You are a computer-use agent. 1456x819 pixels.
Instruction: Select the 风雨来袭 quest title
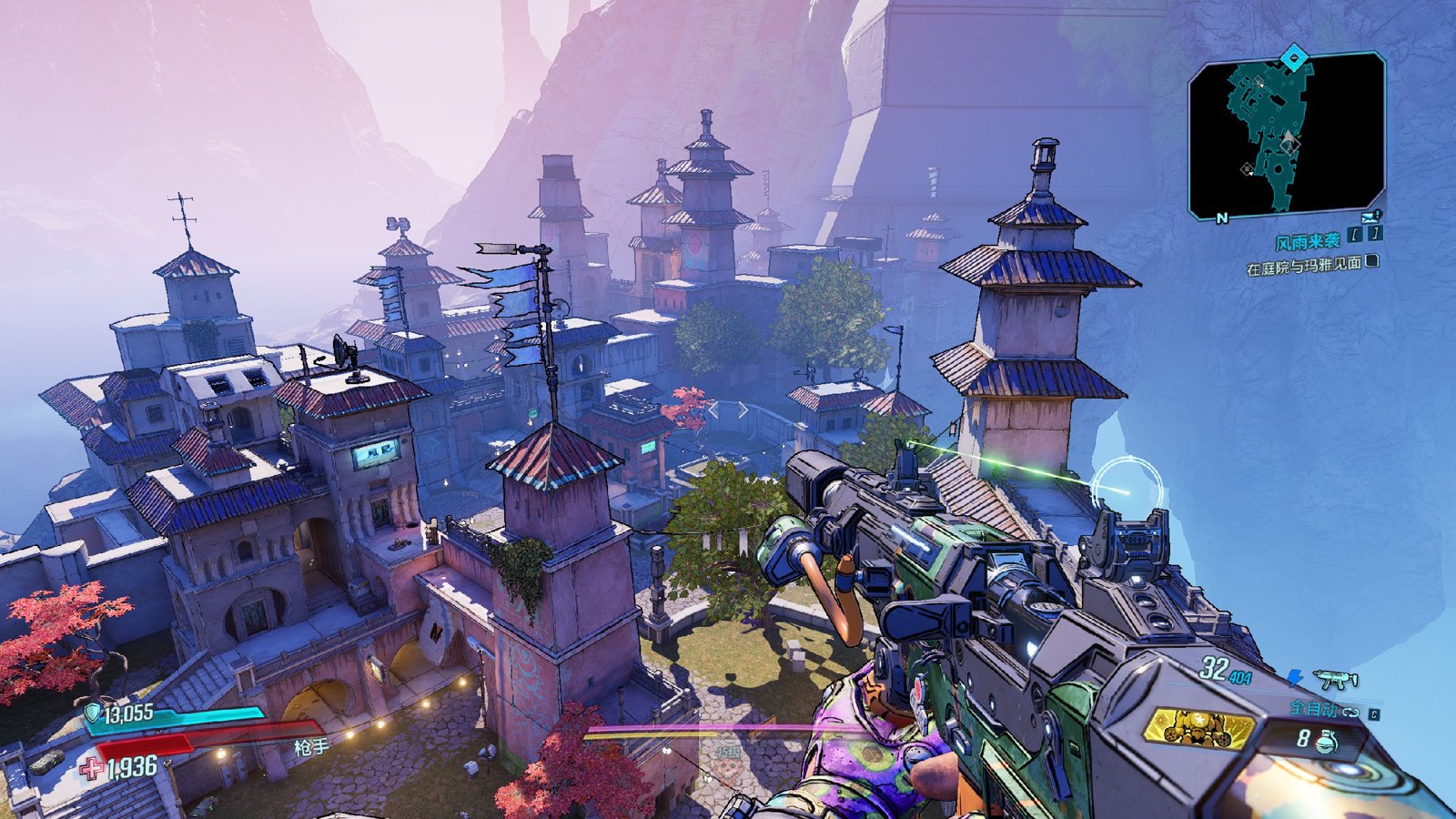(1307, 241)
